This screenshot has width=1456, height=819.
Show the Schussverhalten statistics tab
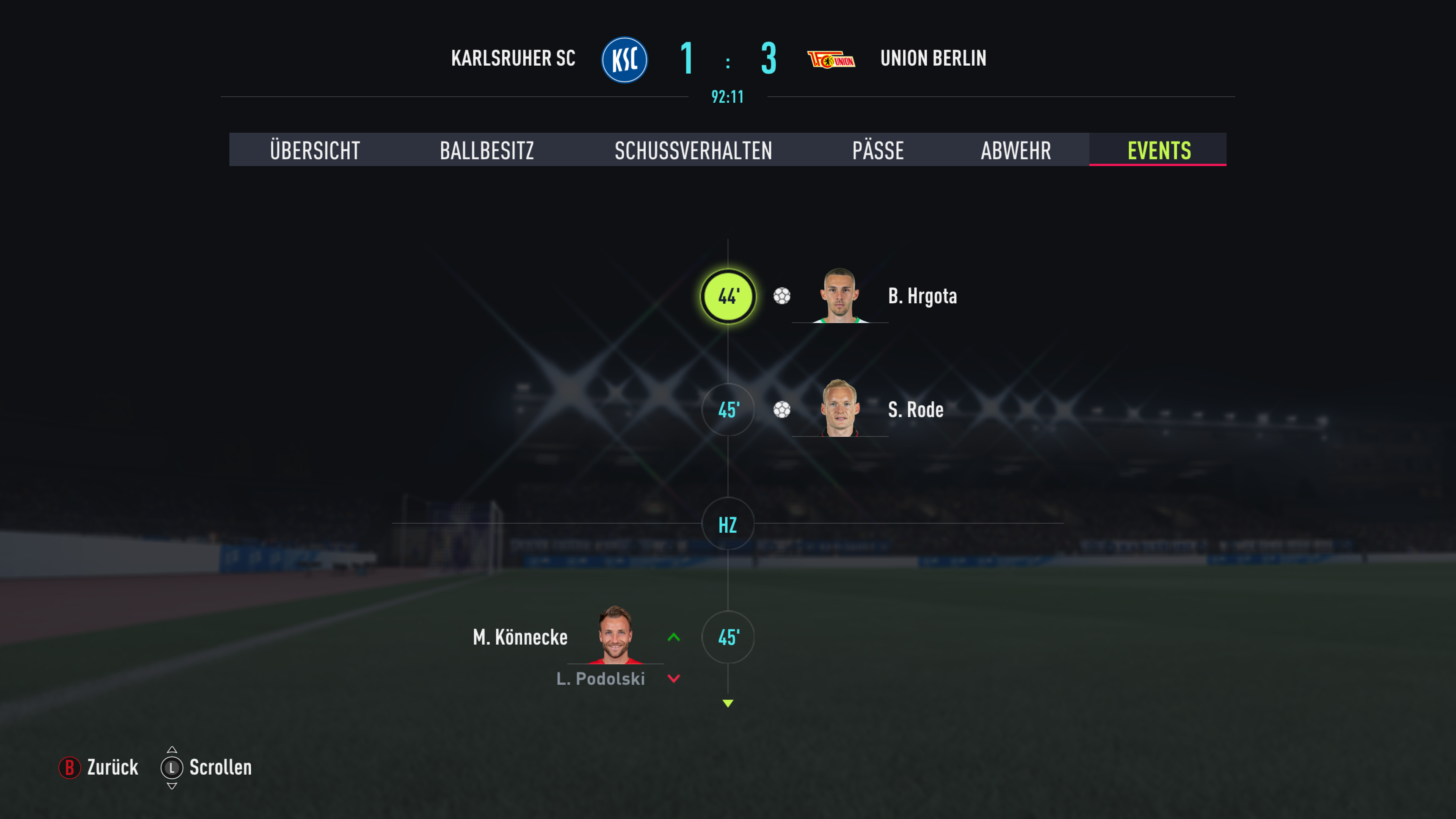click(693, 151)
